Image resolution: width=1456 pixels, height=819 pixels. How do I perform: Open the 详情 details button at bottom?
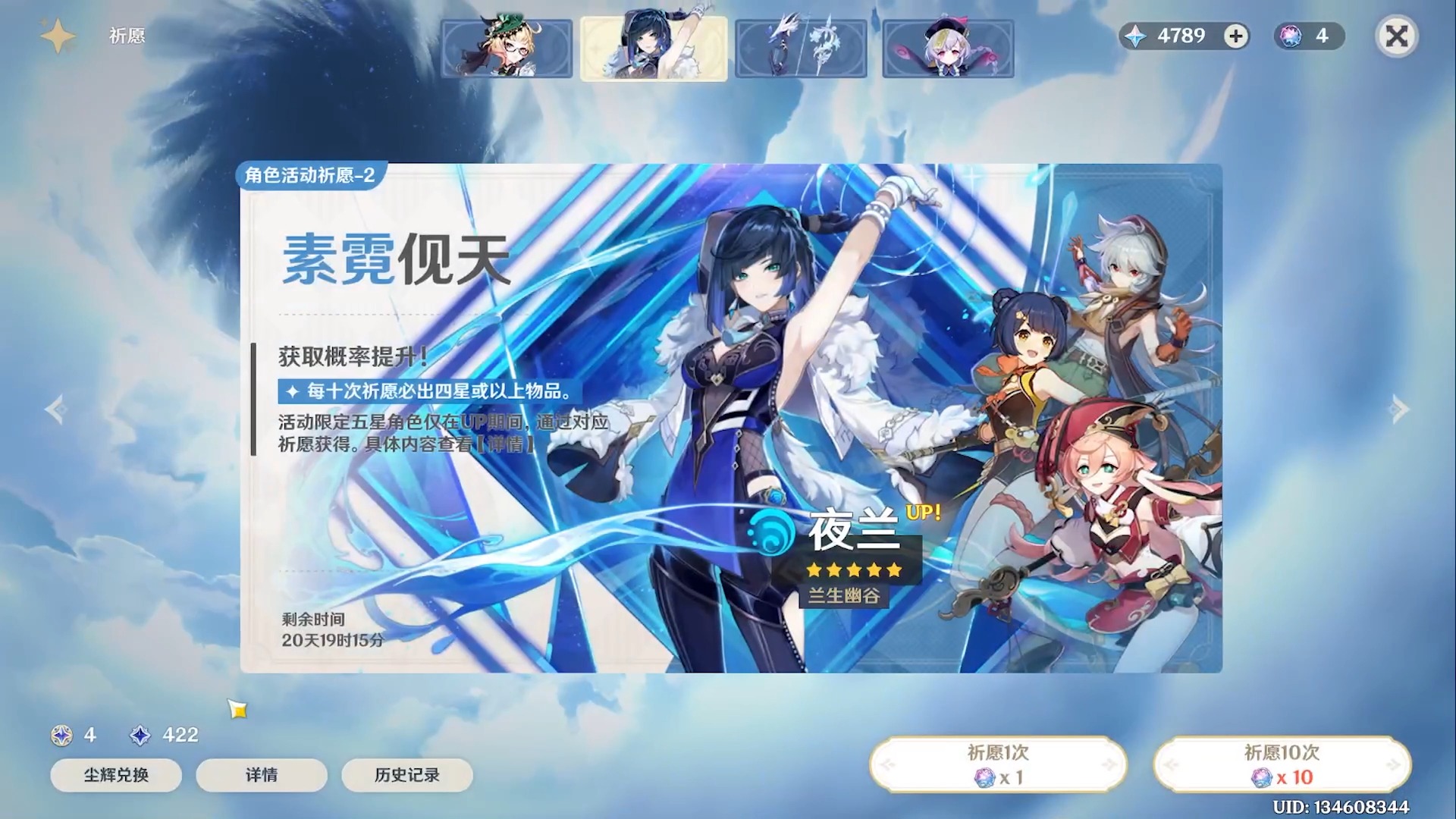click(261, 775)
